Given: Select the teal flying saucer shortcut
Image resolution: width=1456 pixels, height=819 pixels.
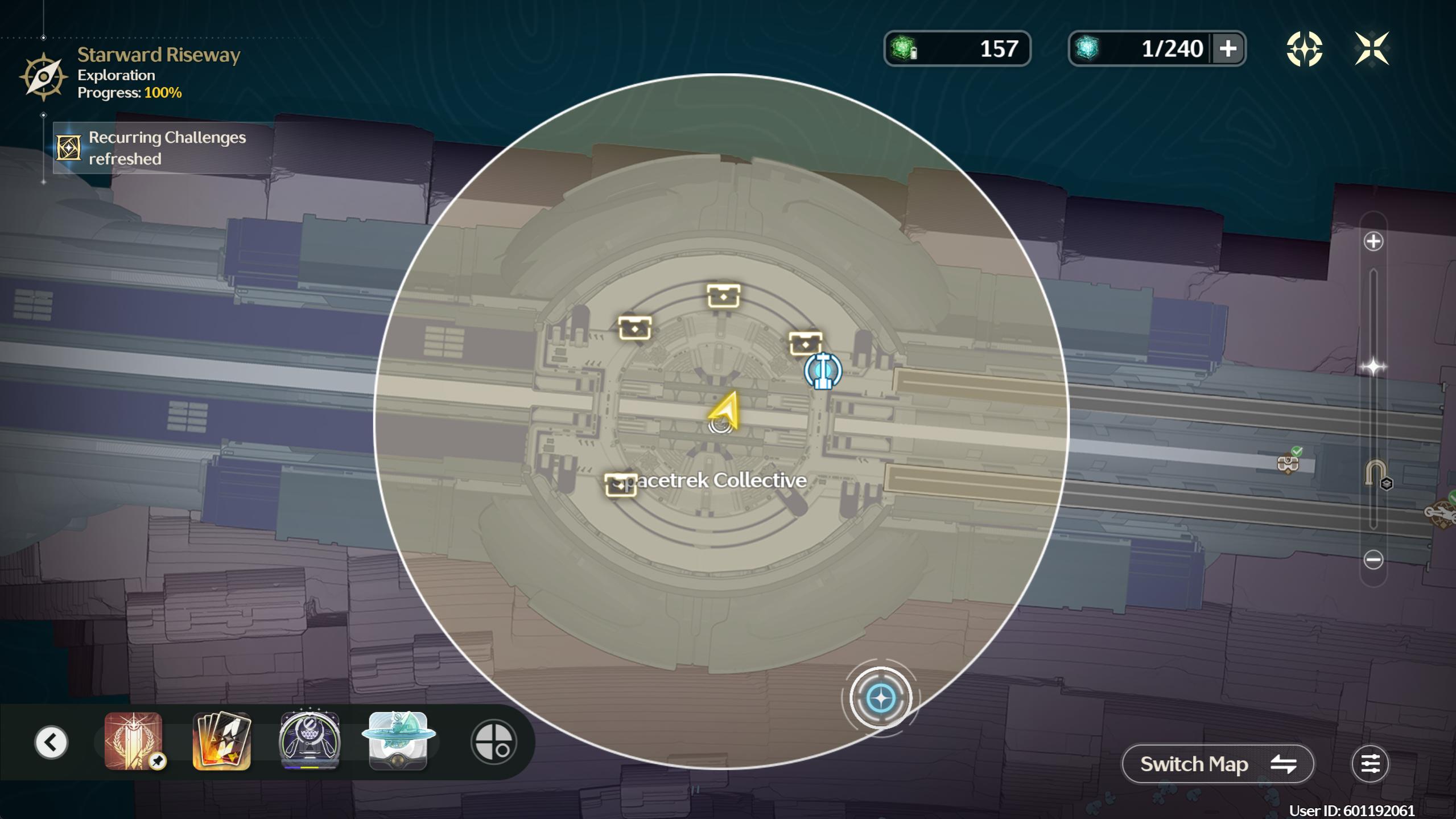Looking at the screenshot, I should coord(398,741).
